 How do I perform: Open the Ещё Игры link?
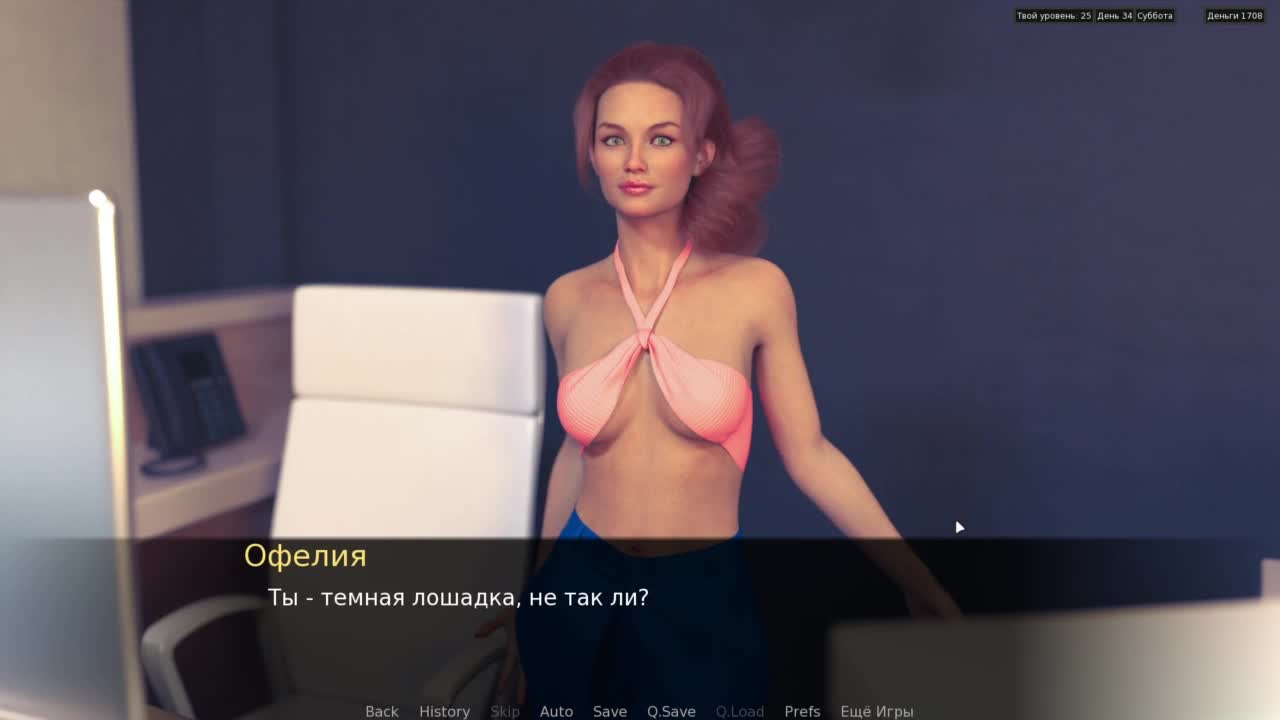pyautogui.click(x=876, y=711)
